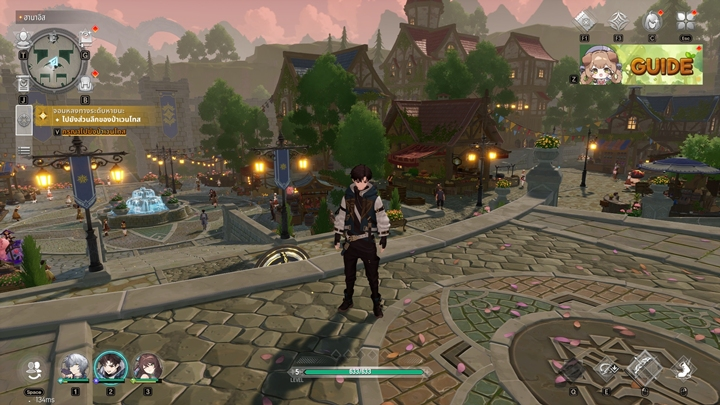Select the silver-haired party member portrait
Screen dimensions: 720x405
coord(74,367)
